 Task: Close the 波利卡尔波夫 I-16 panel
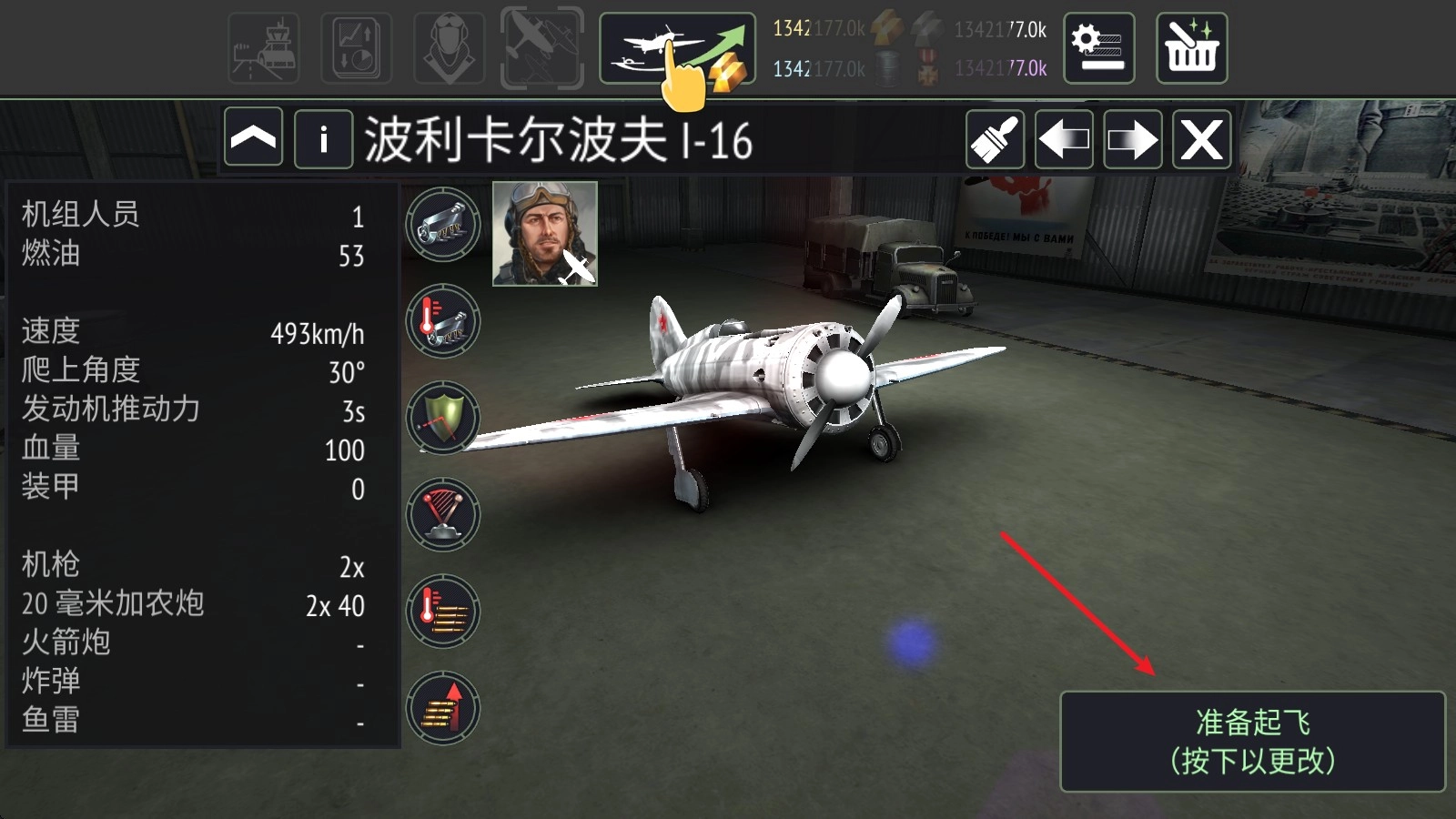click(x=1201, y=139)
